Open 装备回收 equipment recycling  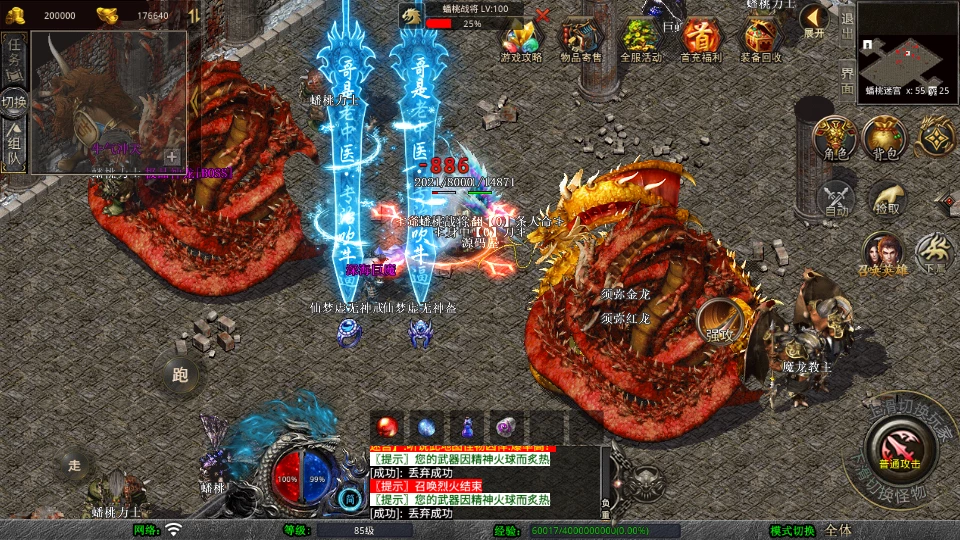(762, 41)
